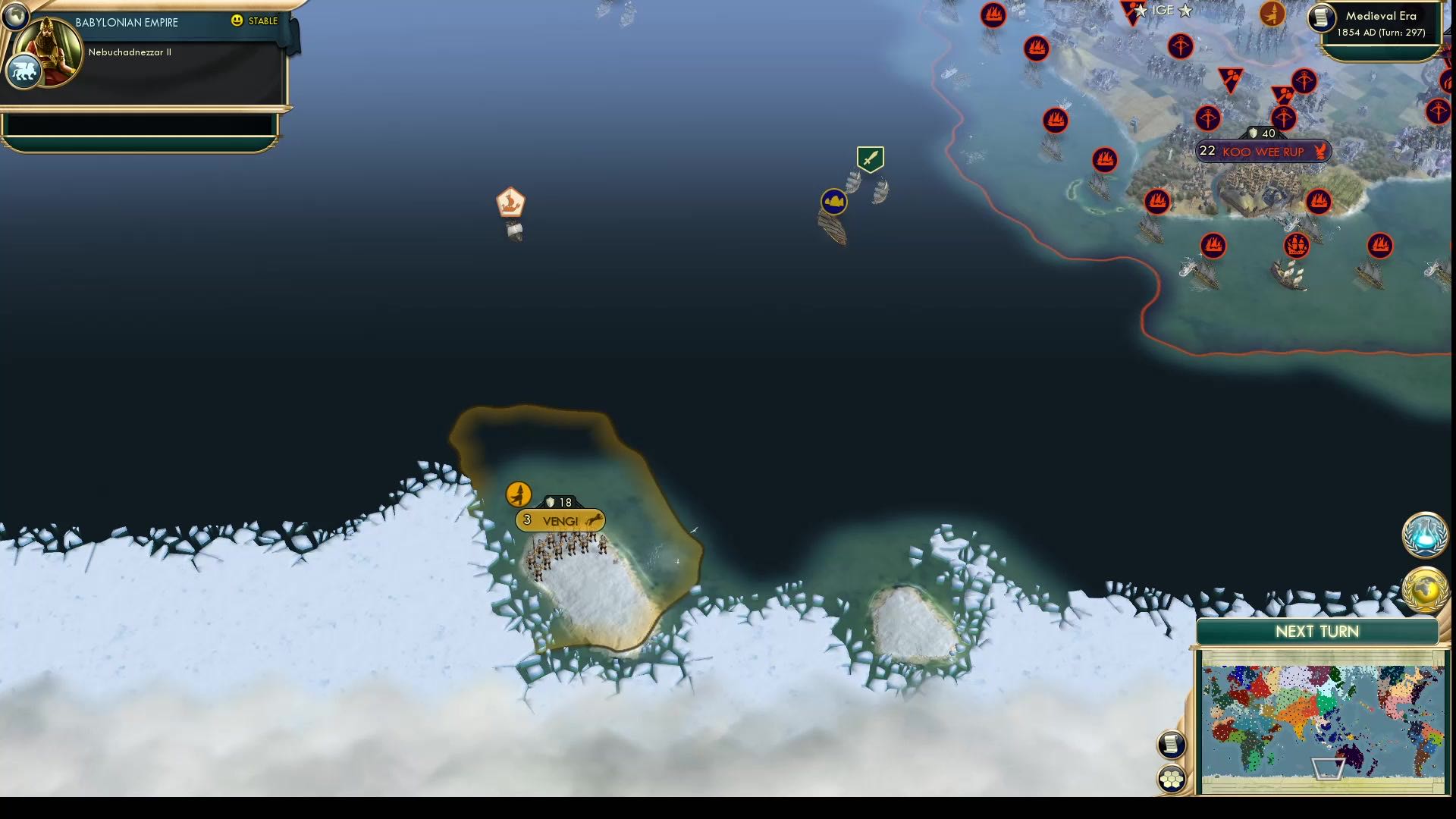Click the Babylonian Empire title banner
Viewport: 1456px width, 819px height.
click(126, 22)
